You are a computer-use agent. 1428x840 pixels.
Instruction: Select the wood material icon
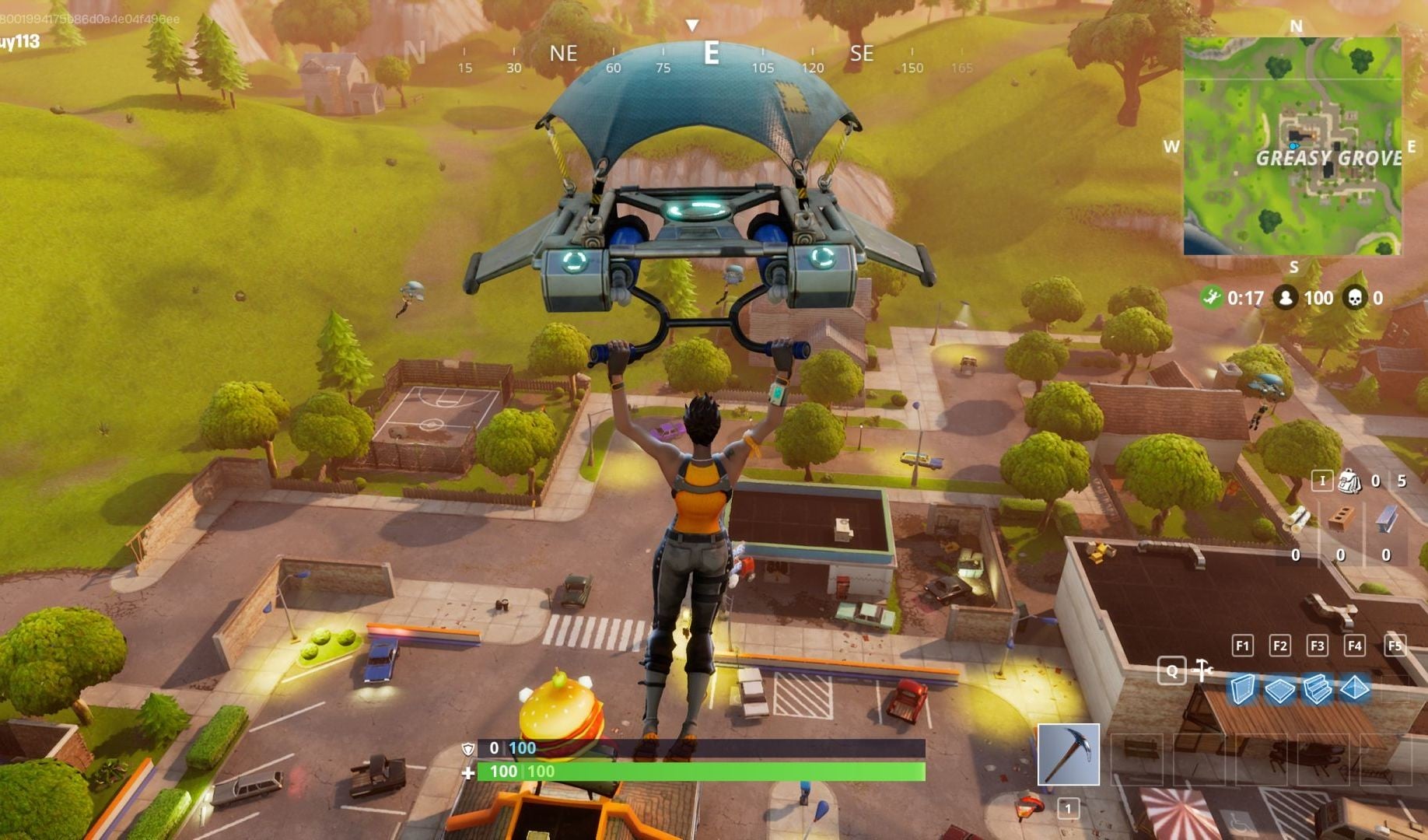click(x=1297, y=519)
